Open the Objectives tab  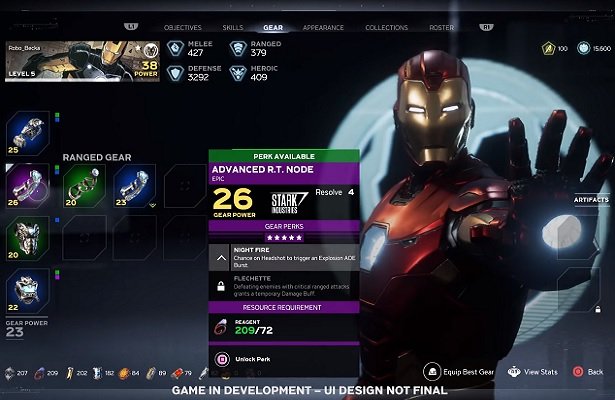[182, 28]
